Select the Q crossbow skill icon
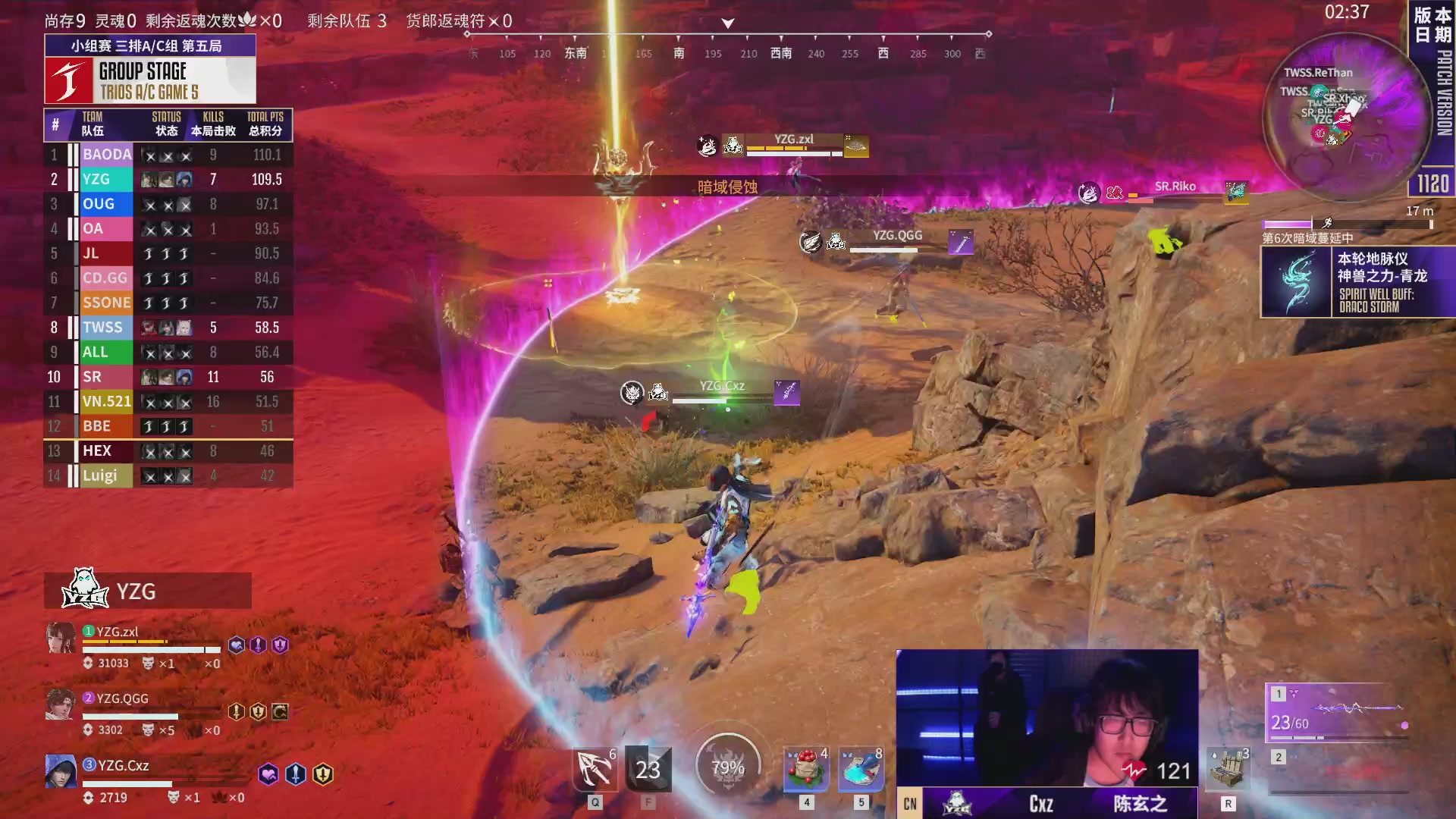Screen dimensions: 1456x819 595,767
